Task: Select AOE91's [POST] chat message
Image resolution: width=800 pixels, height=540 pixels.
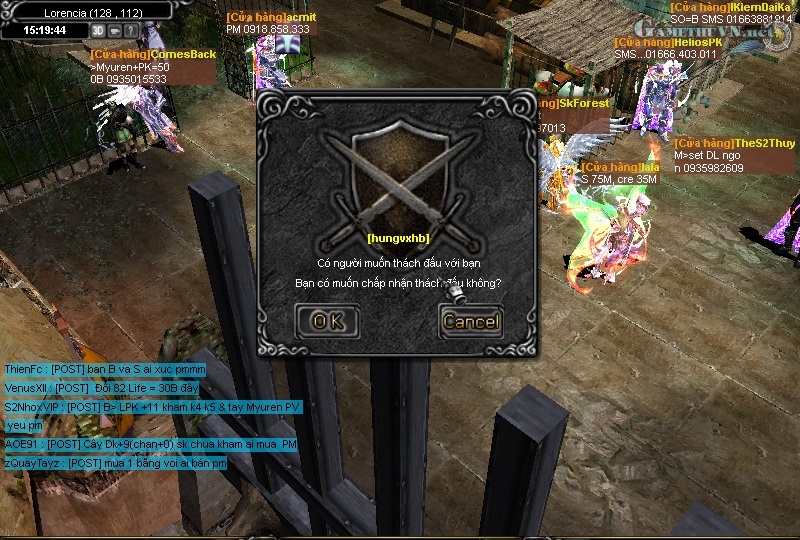Action: click(151, 444)
